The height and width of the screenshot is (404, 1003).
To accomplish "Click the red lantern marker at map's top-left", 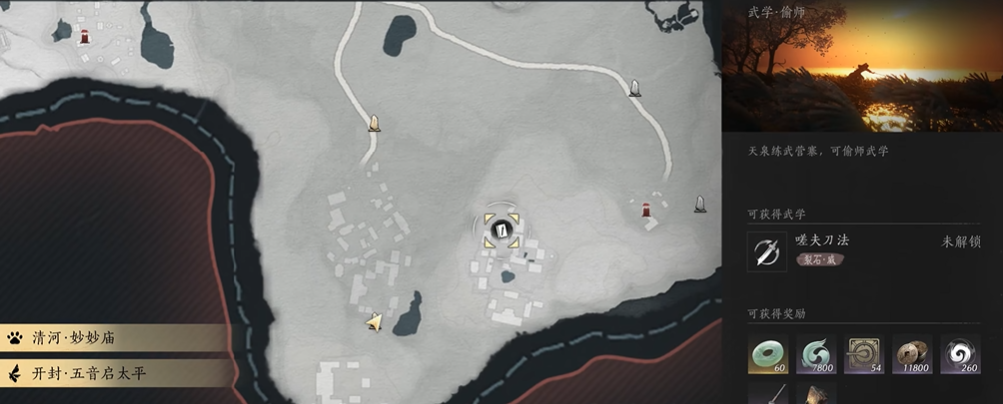I will coord(86,37).
